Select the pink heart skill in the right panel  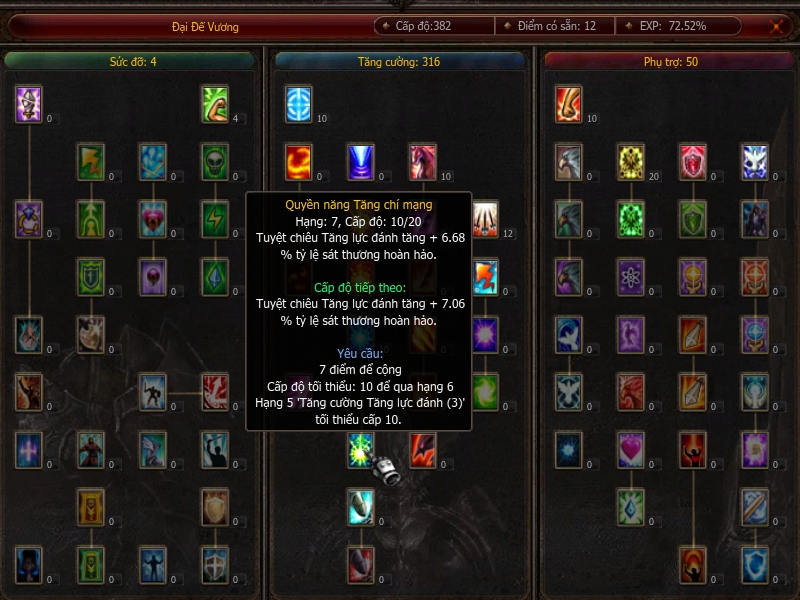click(631, 449)
